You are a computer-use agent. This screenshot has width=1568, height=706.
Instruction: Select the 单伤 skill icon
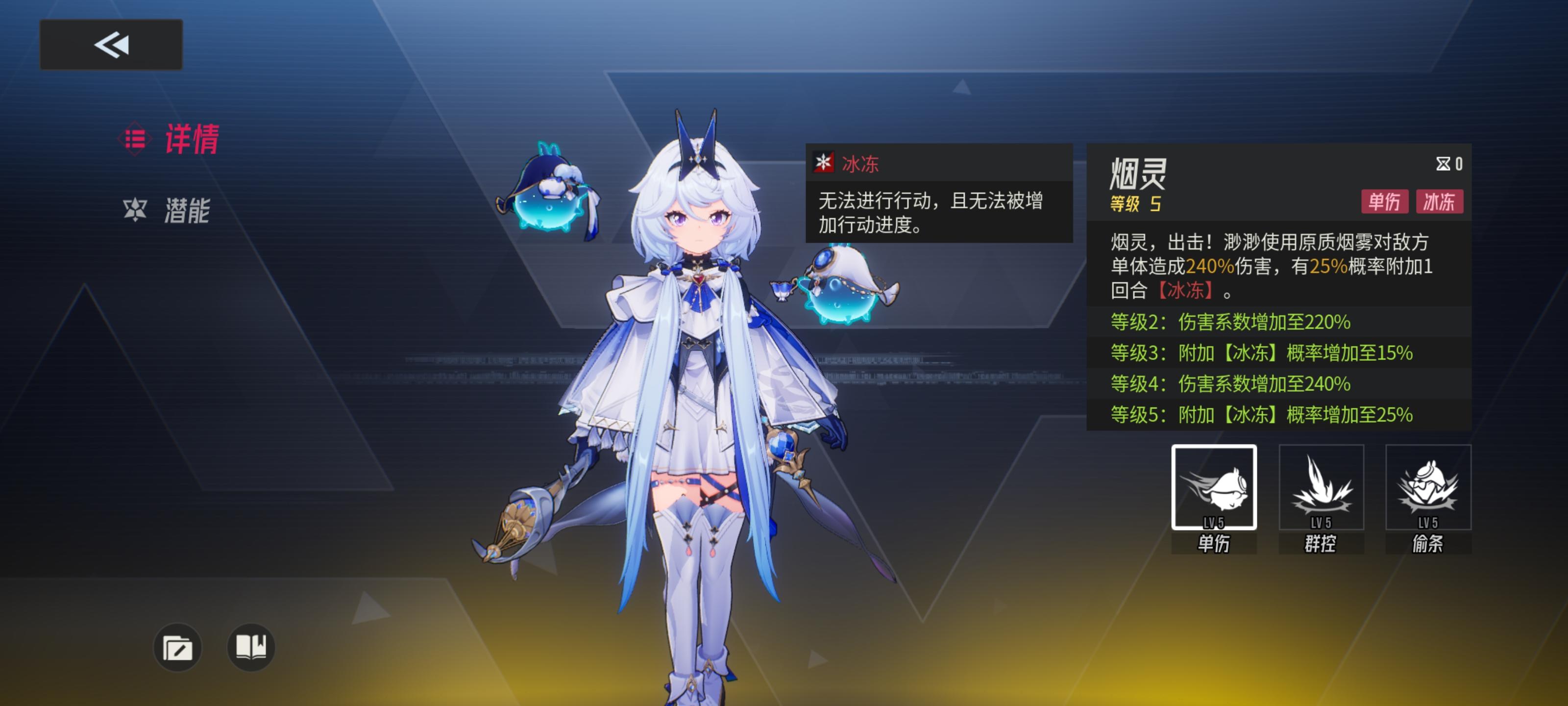[x=1214, y=487]
